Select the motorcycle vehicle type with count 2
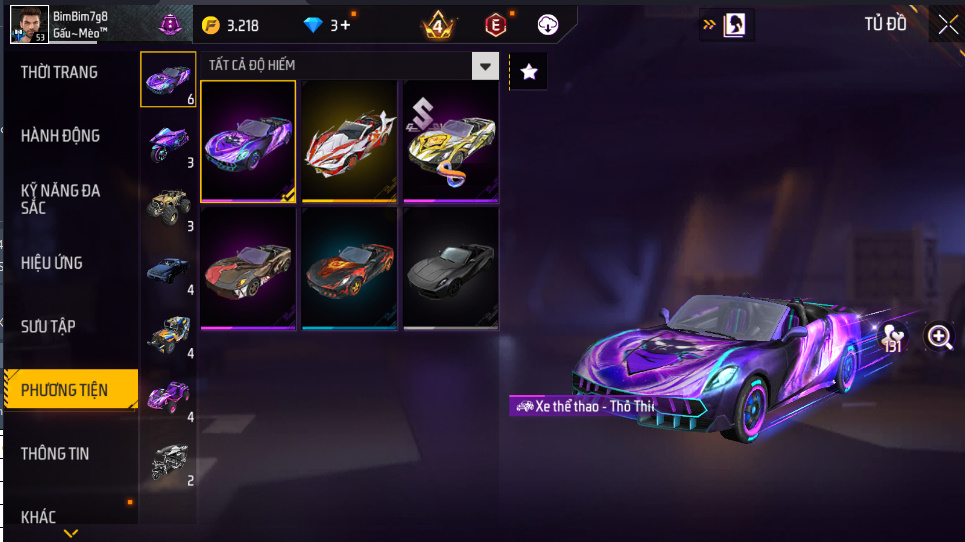Viewport: 965px width, 542px height. click(166, 461)
